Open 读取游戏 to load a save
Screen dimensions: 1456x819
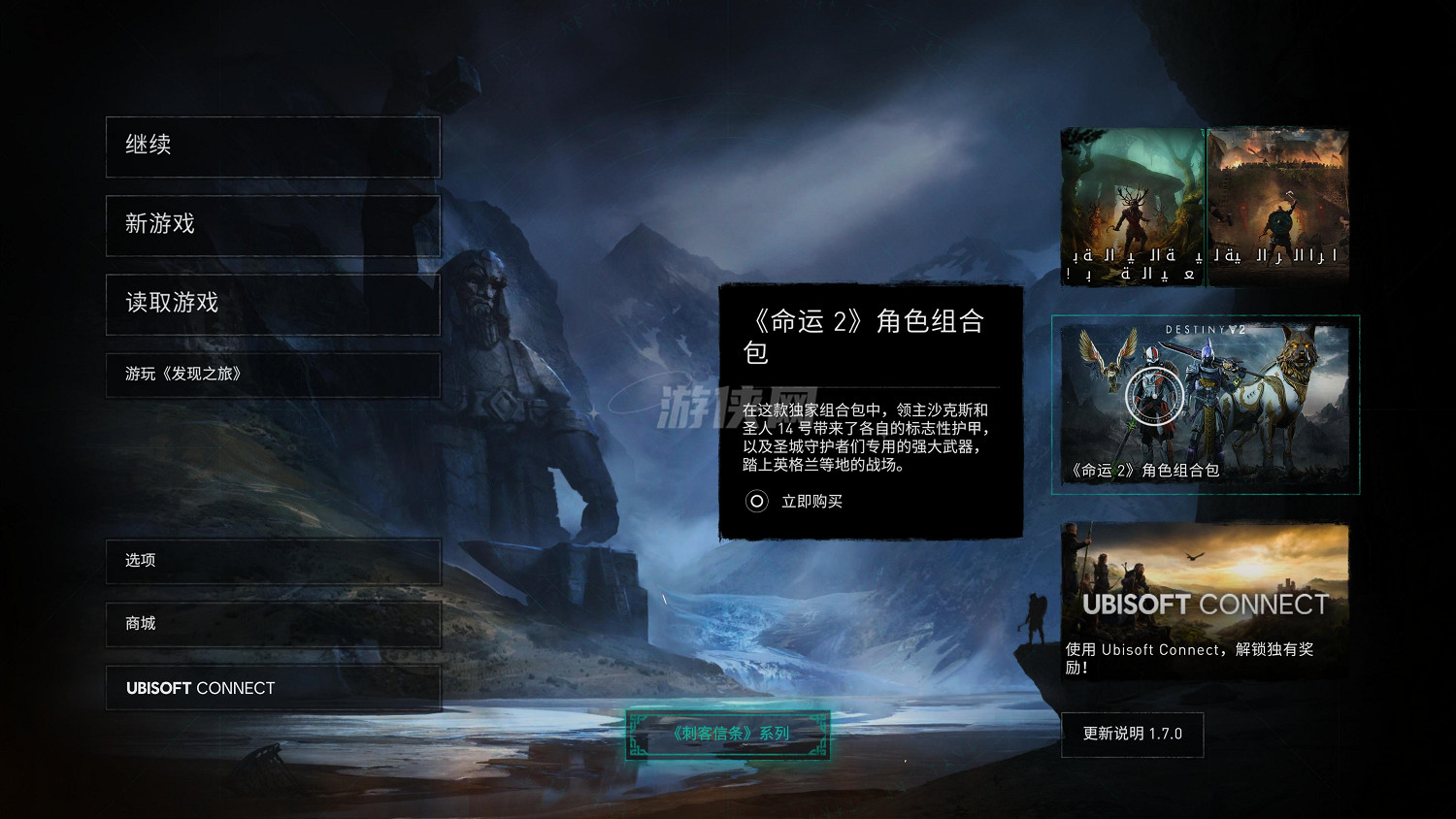point(272,304)
